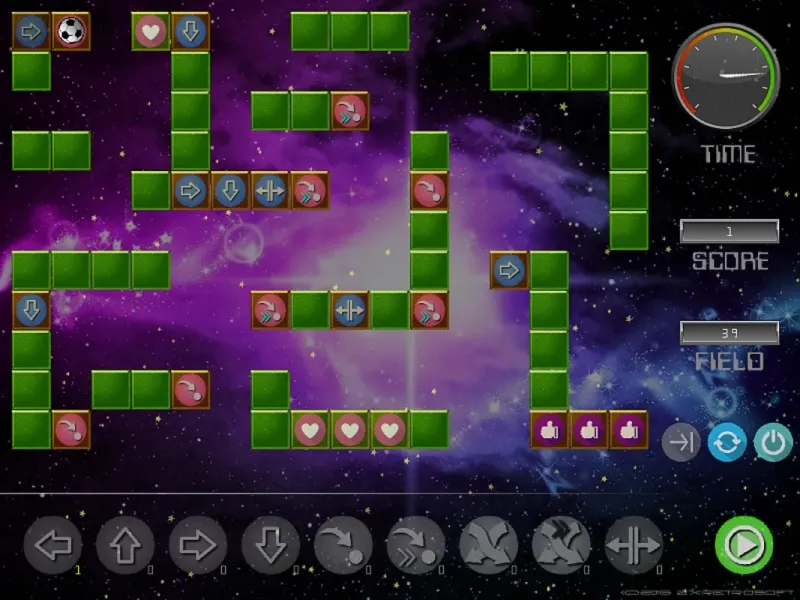
Task: Start the level with the green play button
Action: tap(743, 545)
